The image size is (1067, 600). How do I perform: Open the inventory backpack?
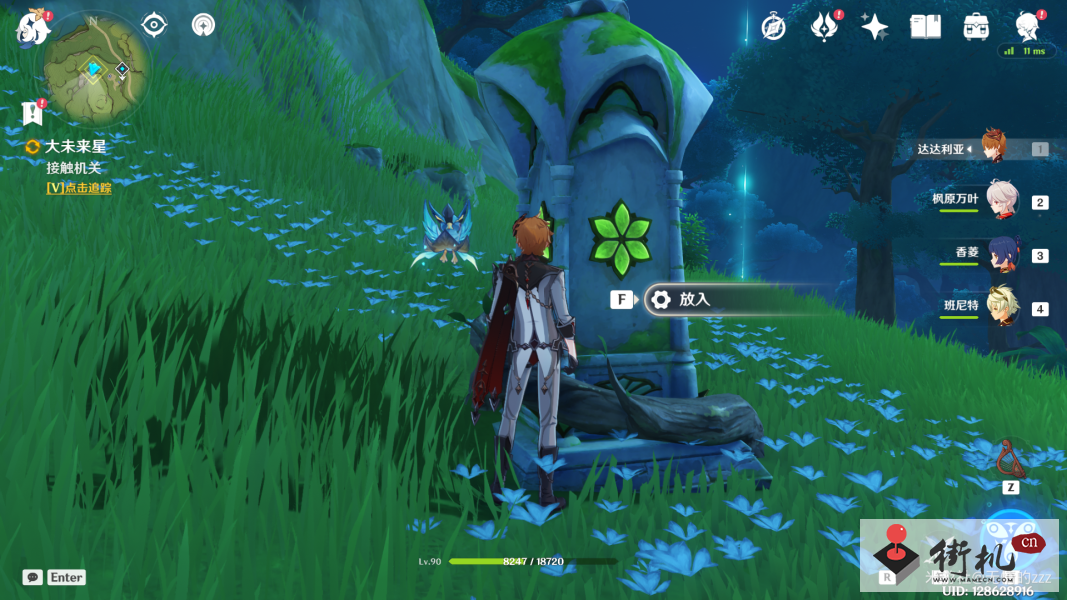(976, 27)
